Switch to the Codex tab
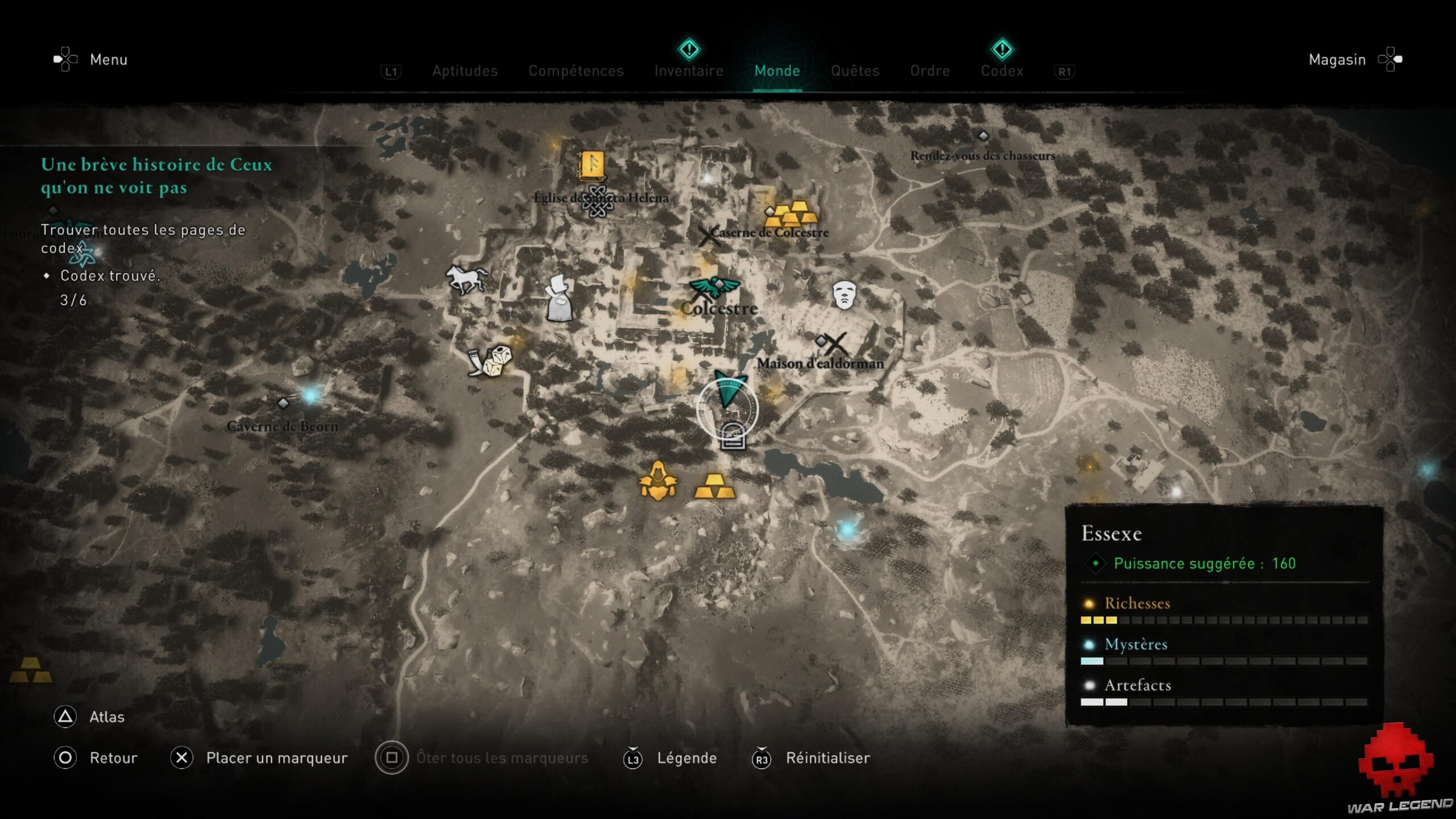 click(1002, 71)
